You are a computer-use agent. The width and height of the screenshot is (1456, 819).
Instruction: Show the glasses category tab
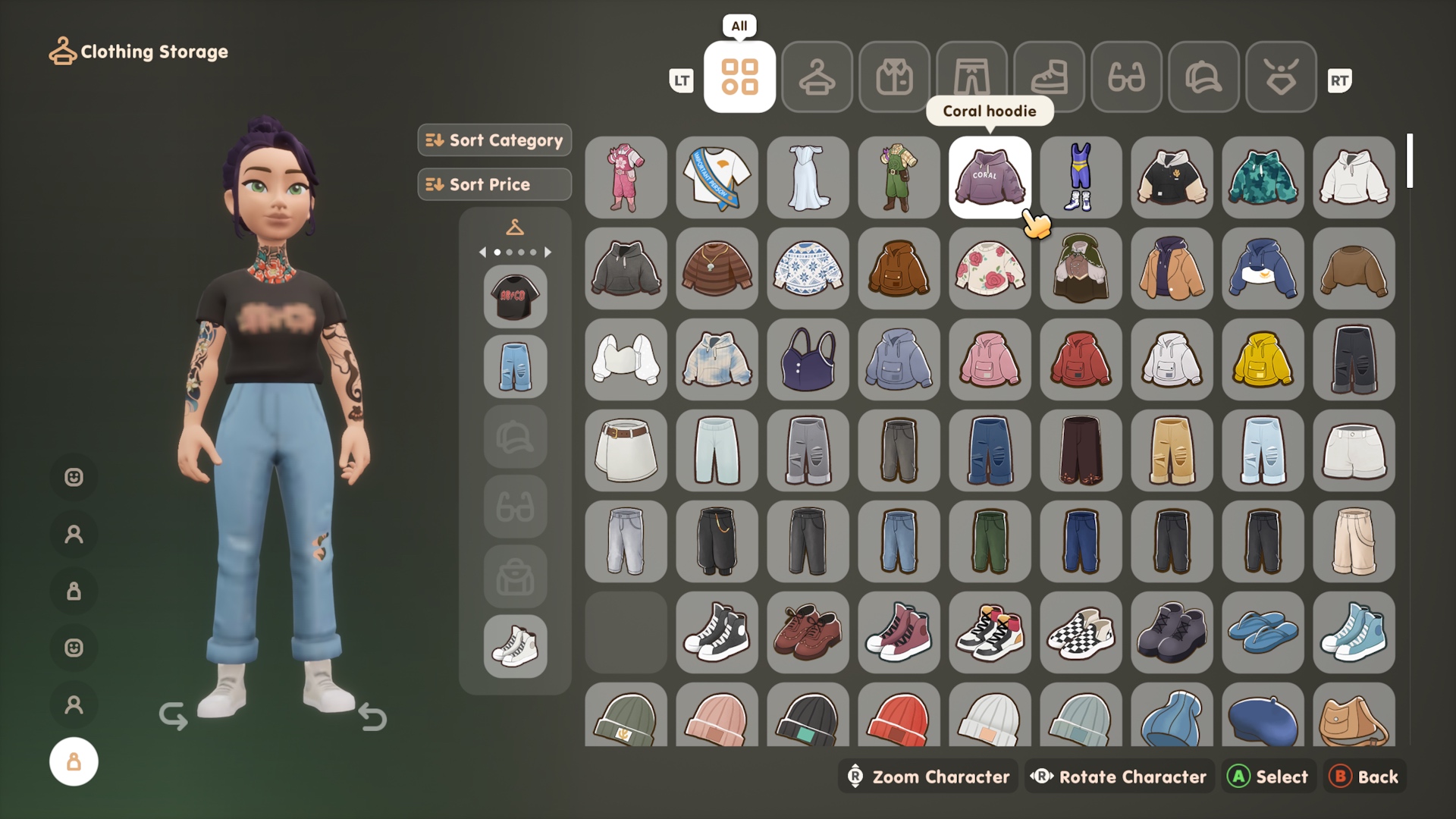click(1126, 77)
